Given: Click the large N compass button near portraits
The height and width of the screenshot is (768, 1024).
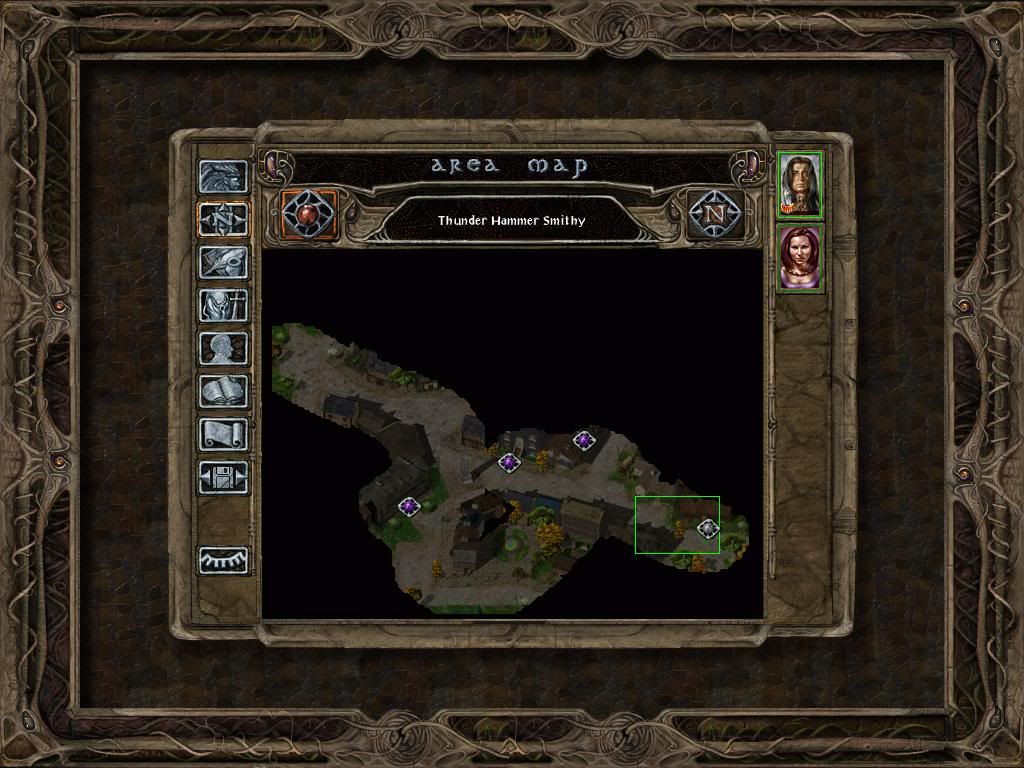Looking at the screenshot, I should point(714,213).
